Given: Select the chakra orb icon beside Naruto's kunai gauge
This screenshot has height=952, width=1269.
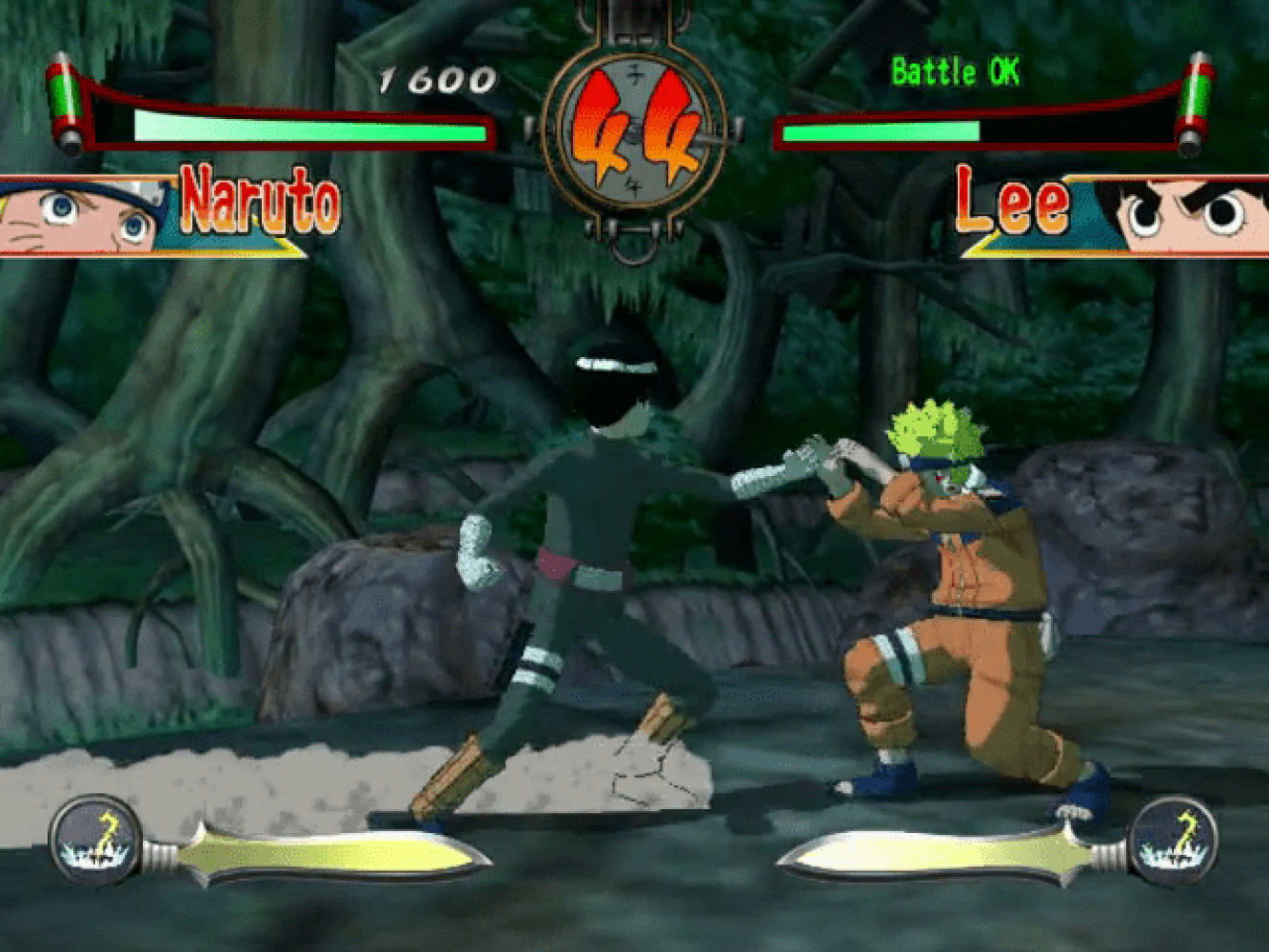Looking at the screenshot, I should click(x=95, y=841).
